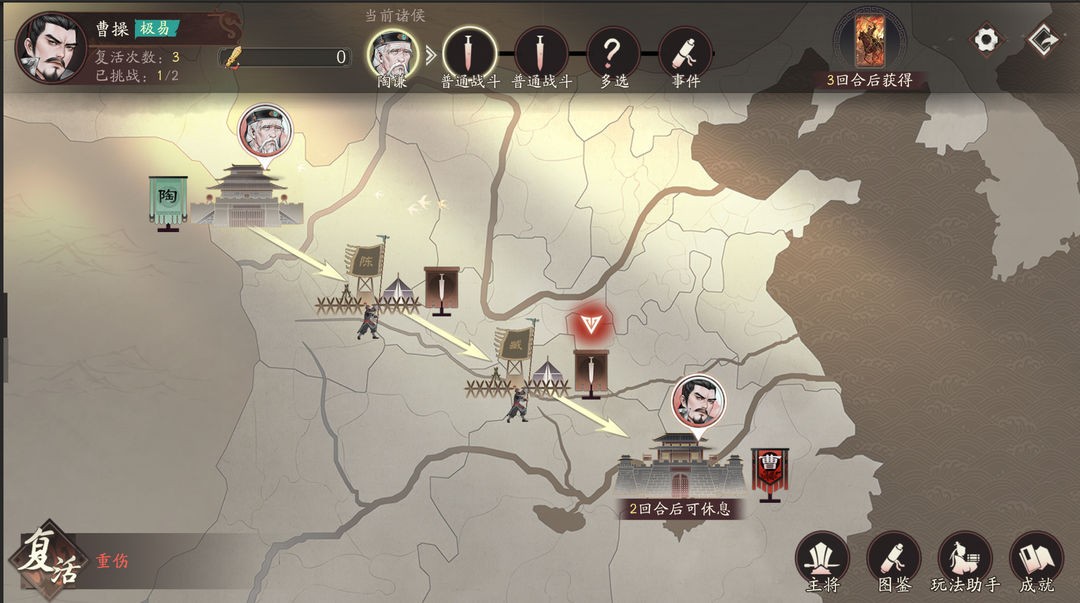Select the highlighted first 普通战斗 node

(469, 52)
